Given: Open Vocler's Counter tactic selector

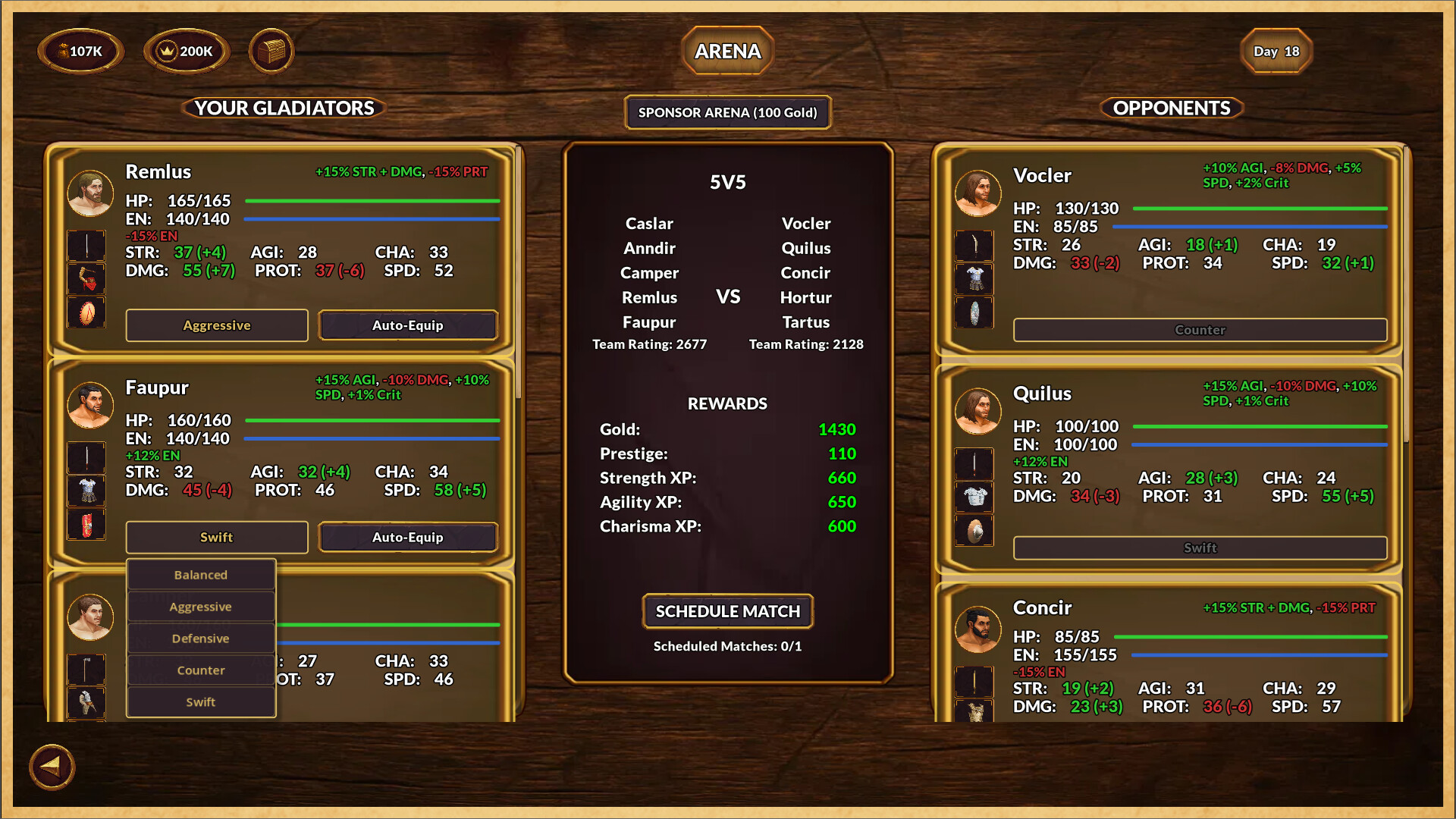Looking at the screenshot, I should click(1198, 330).
